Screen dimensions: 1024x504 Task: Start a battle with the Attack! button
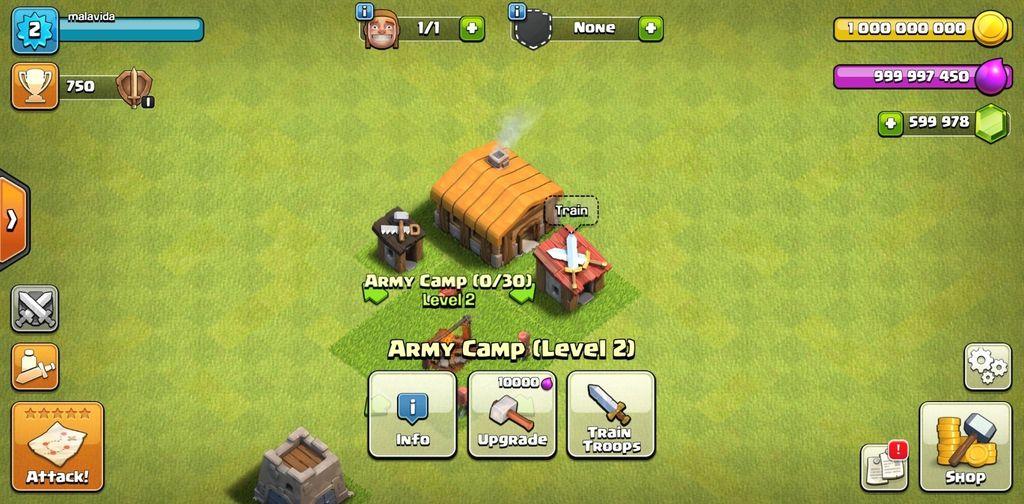tap(57, 447)
